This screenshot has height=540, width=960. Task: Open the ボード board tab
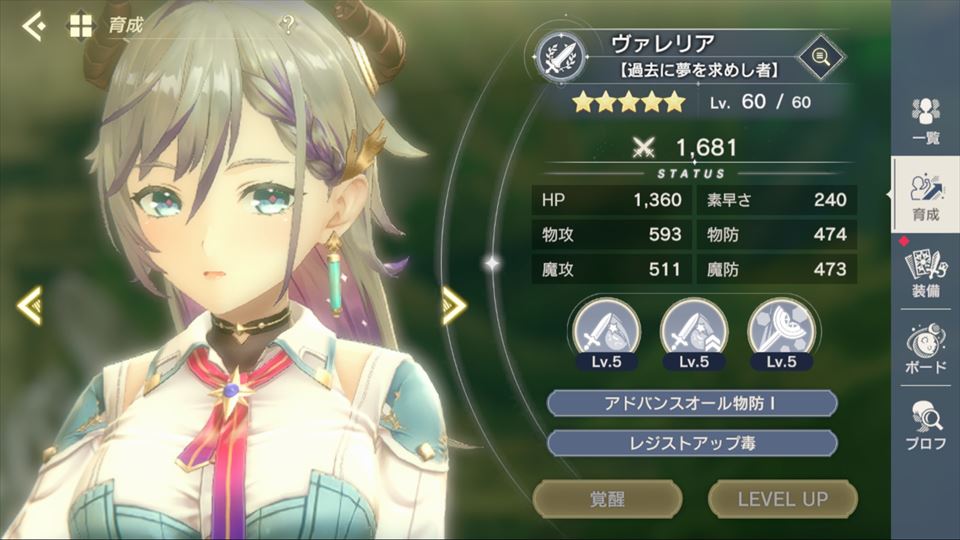926,350
